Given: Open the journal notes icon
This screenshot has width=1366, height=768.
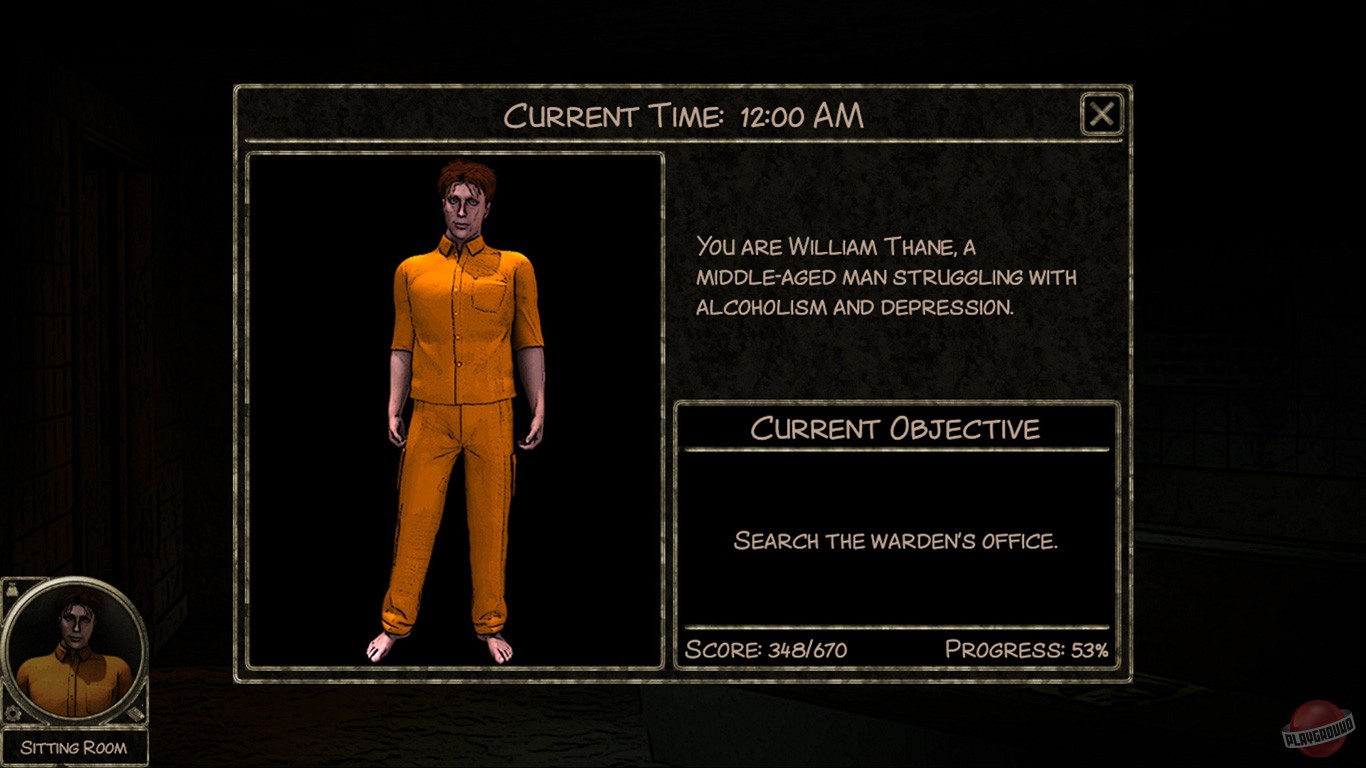Looking at the screenshot, I should click(134, 713).
